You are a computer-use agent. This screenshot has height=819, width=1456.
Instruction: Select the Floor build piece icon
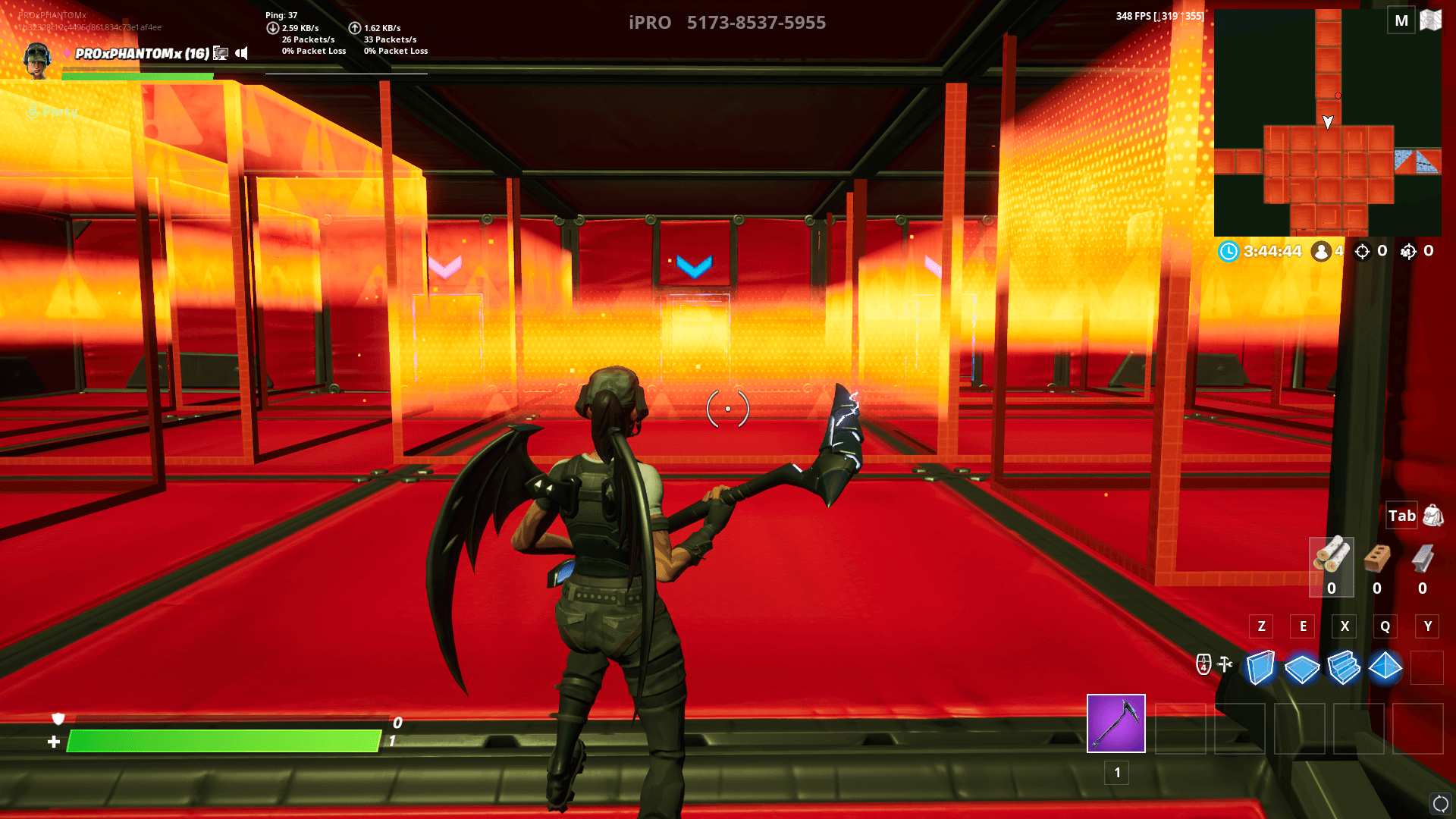pyautogui.click(x=1302, y=670)
